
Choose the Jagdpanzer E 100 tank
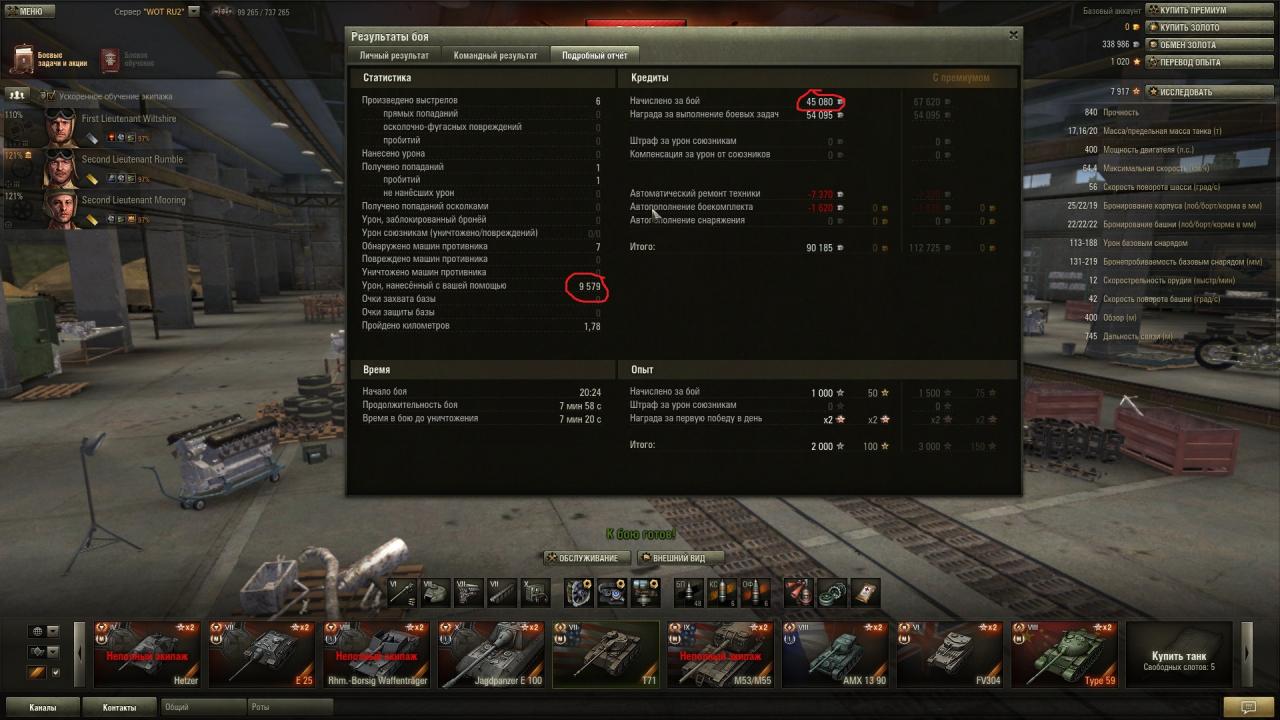point(492,654)
